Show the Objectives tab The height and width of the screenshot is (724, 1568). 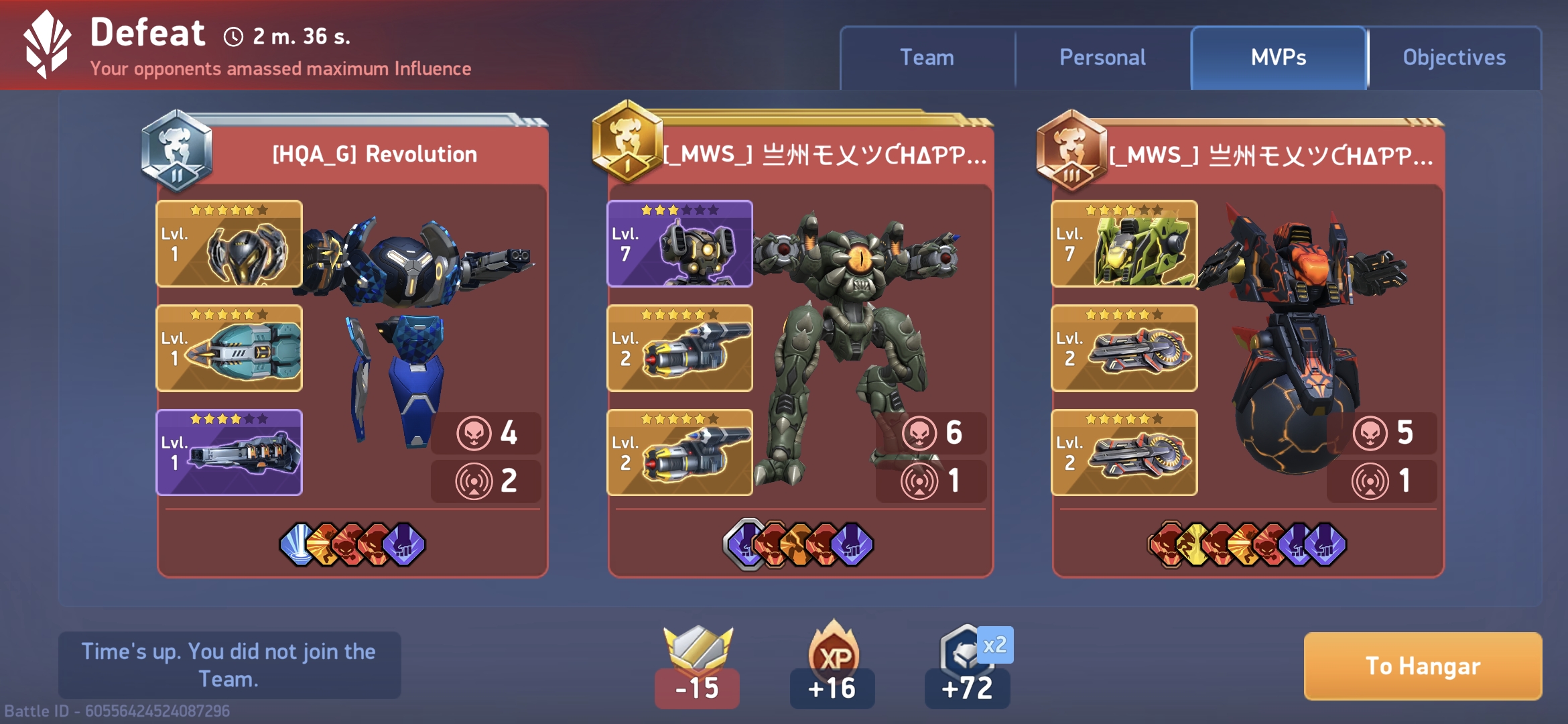point(1454,58)
